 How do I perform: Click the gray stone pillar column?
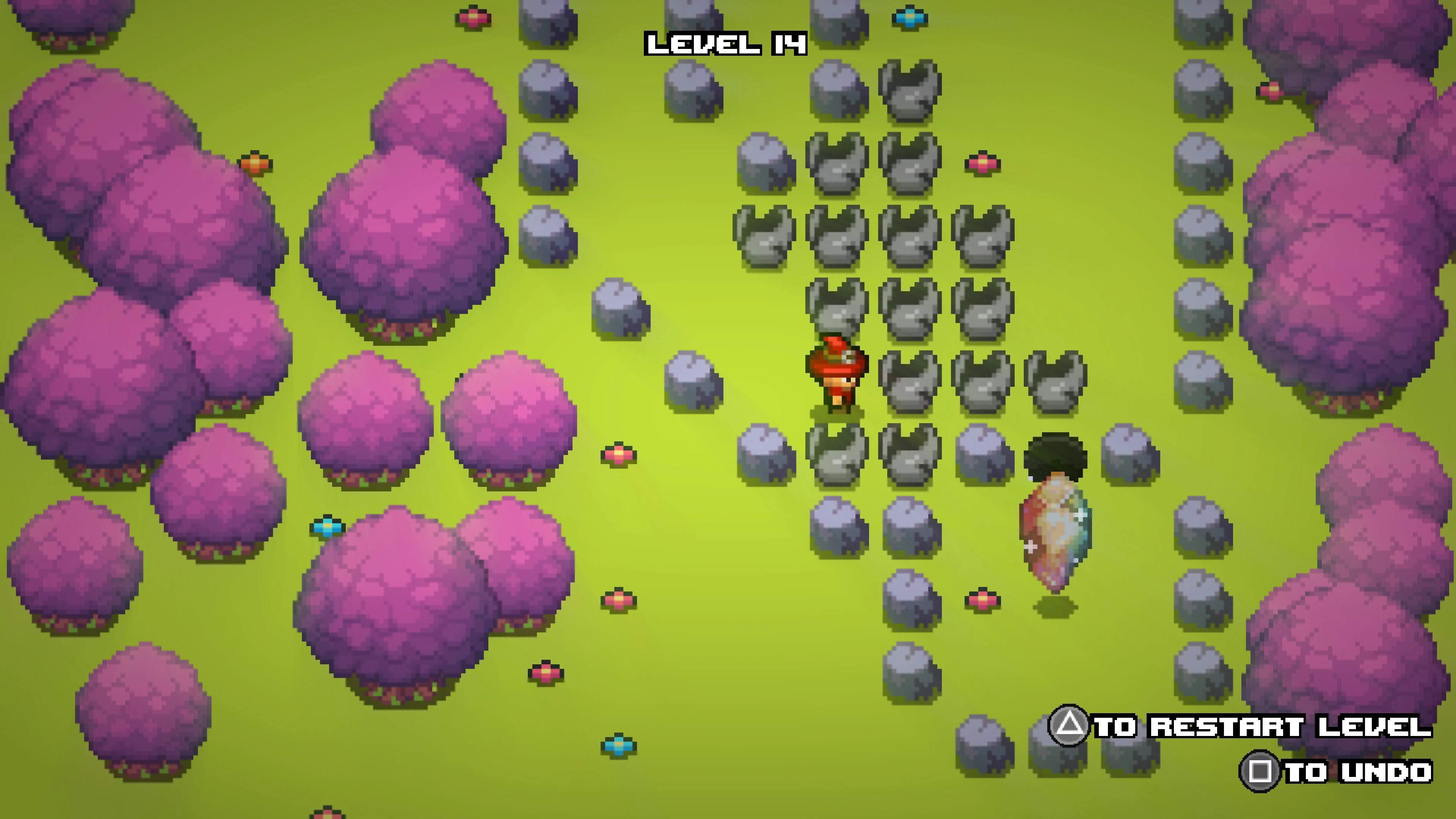coord(543,85)
